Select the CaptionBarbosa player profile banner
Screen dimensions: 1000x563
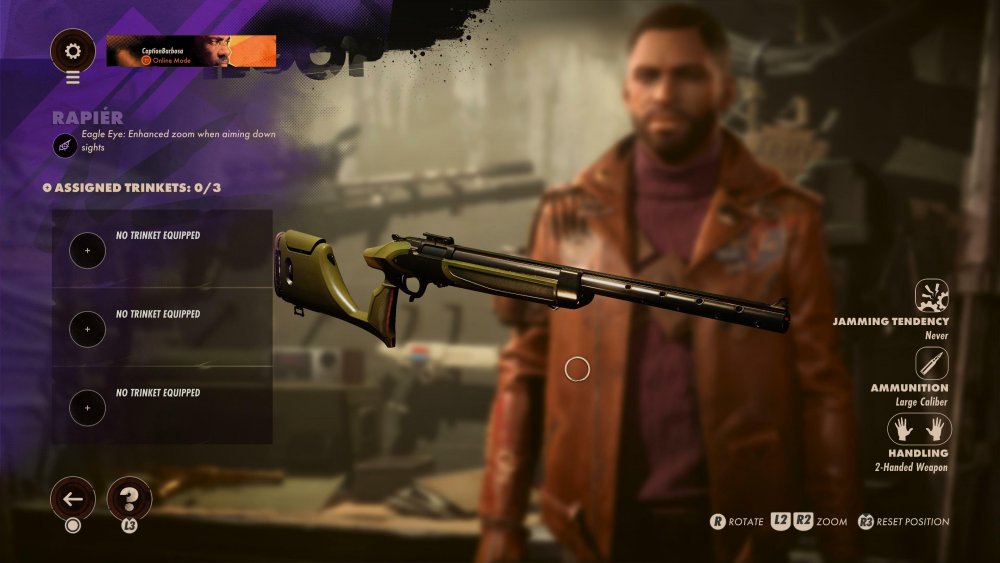pos(191,51)
